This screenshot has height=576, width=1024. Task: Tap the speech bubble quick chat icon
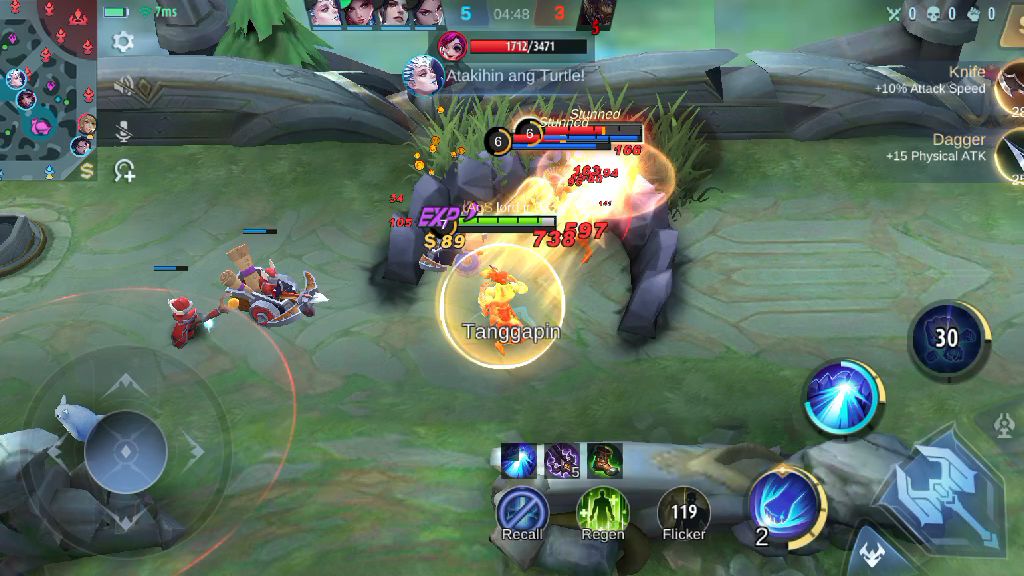tap(124, 171)
